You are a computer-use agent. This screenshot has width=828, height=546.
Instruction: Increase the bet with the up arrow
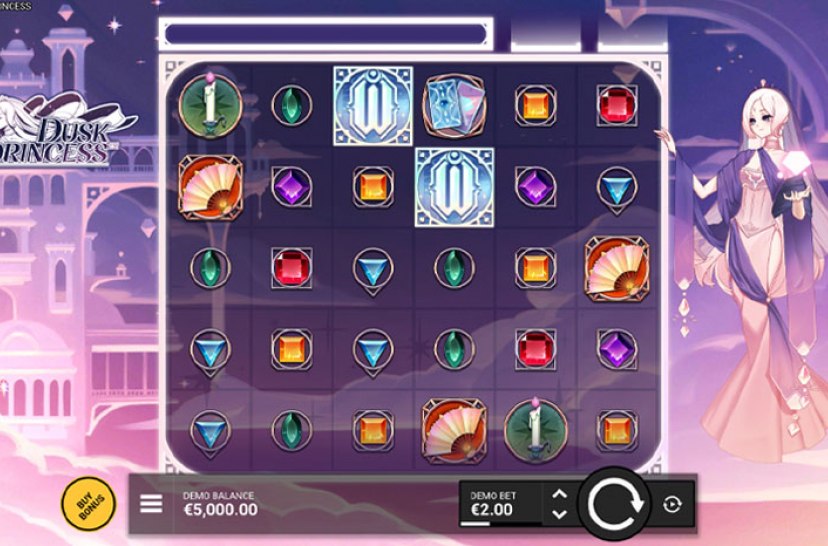click(560, 494)
